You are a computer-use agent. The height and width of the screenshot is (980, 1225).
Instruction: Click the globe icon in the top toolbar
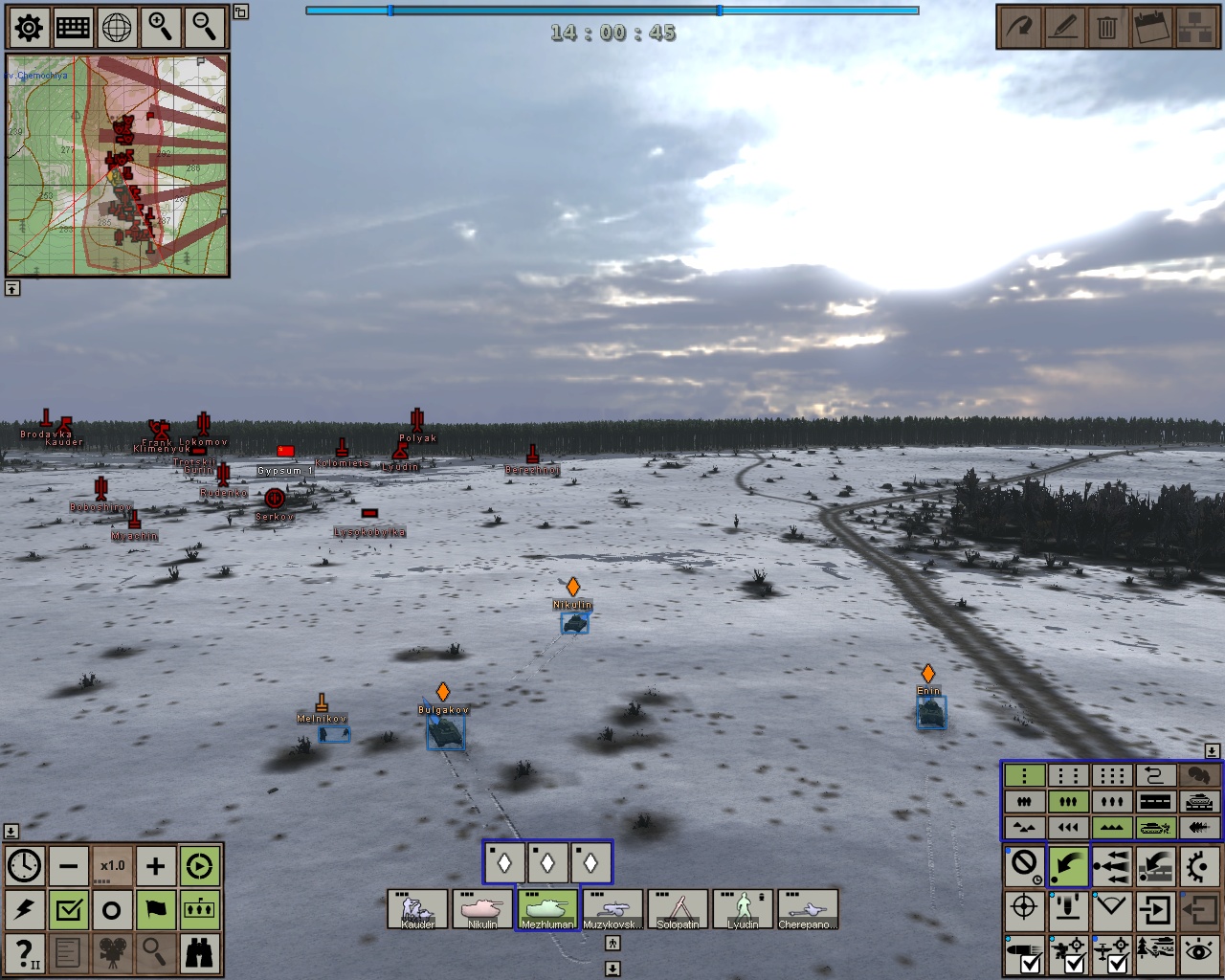click(115, 29)
